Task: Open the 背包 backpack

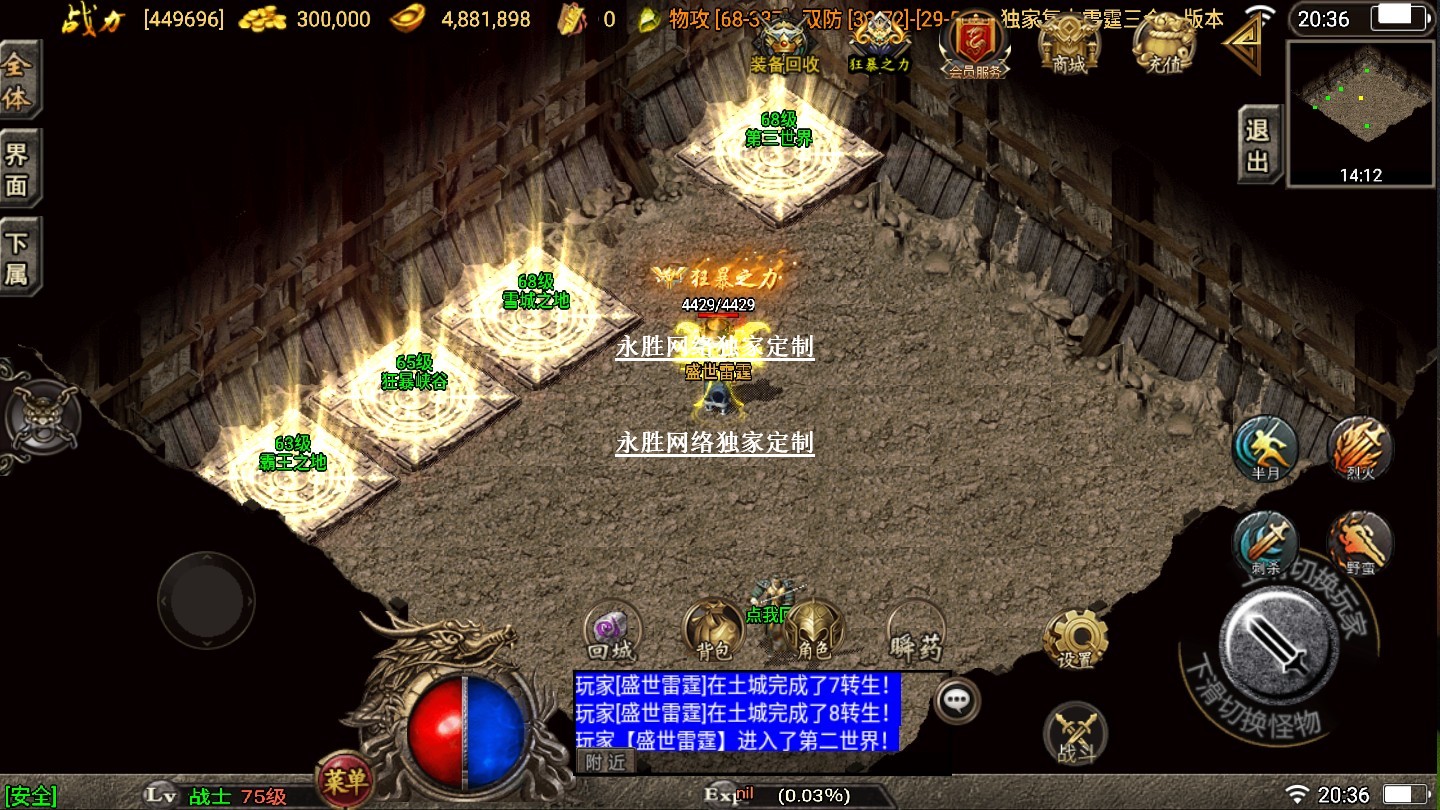Action: 713,630
